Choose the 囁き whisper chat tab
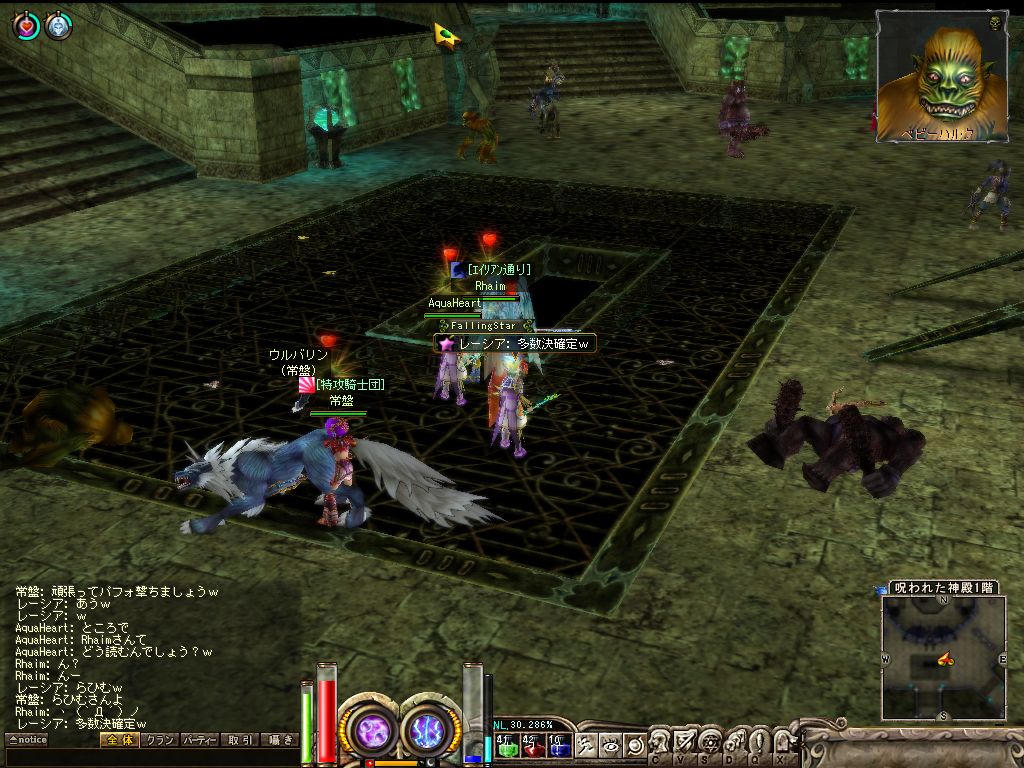Image resolution: width=1024 pixels, height=768 pixels. [279, 740]
